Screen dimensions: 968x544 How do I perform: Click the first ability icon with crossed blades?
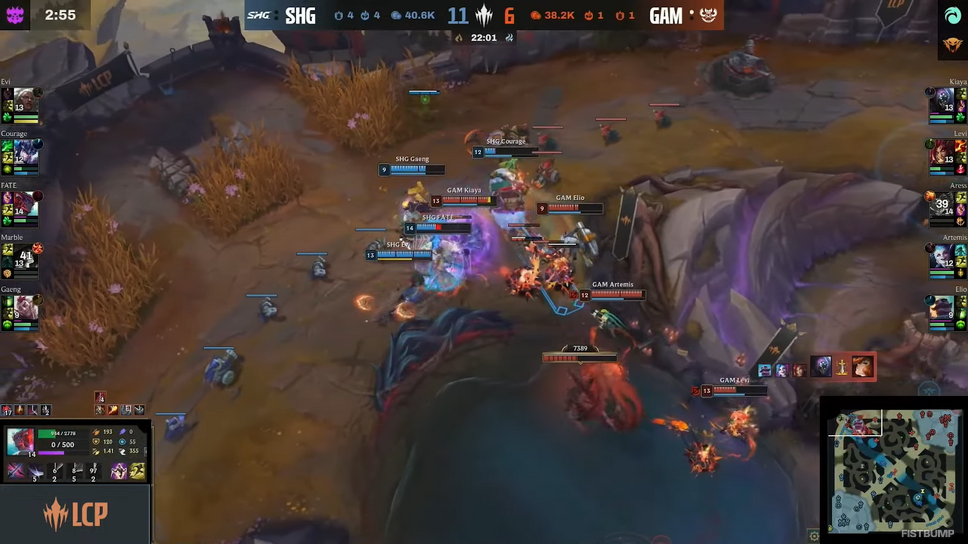click(17, 470)
